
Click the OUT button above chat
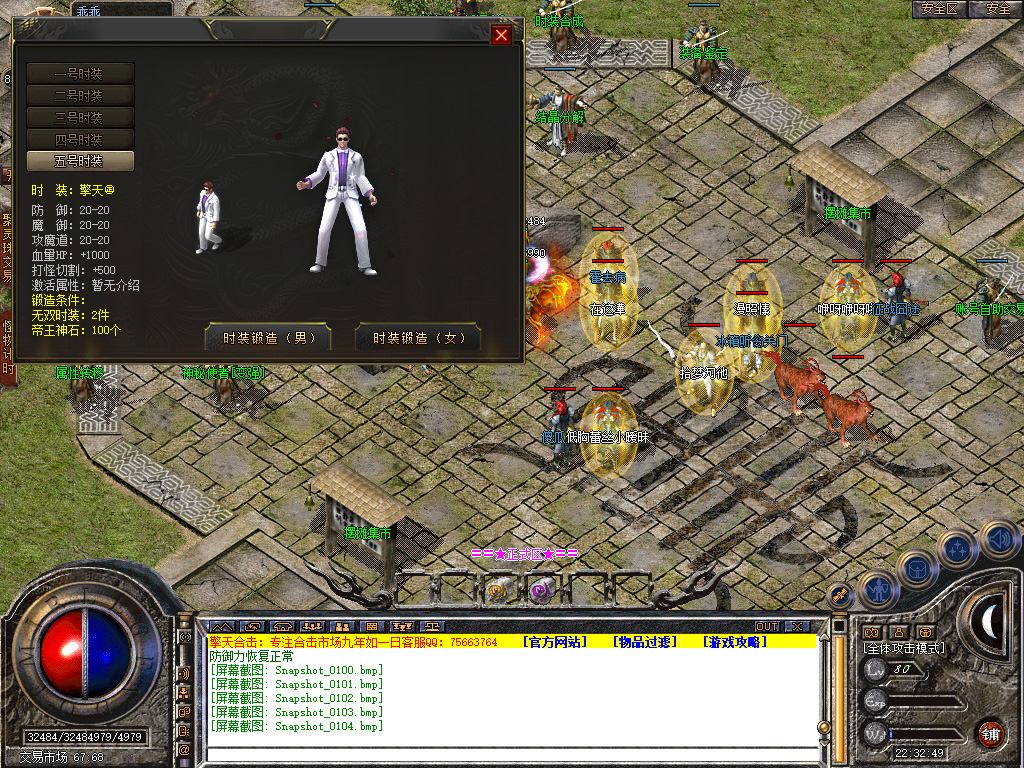click(x=766, y=627)
